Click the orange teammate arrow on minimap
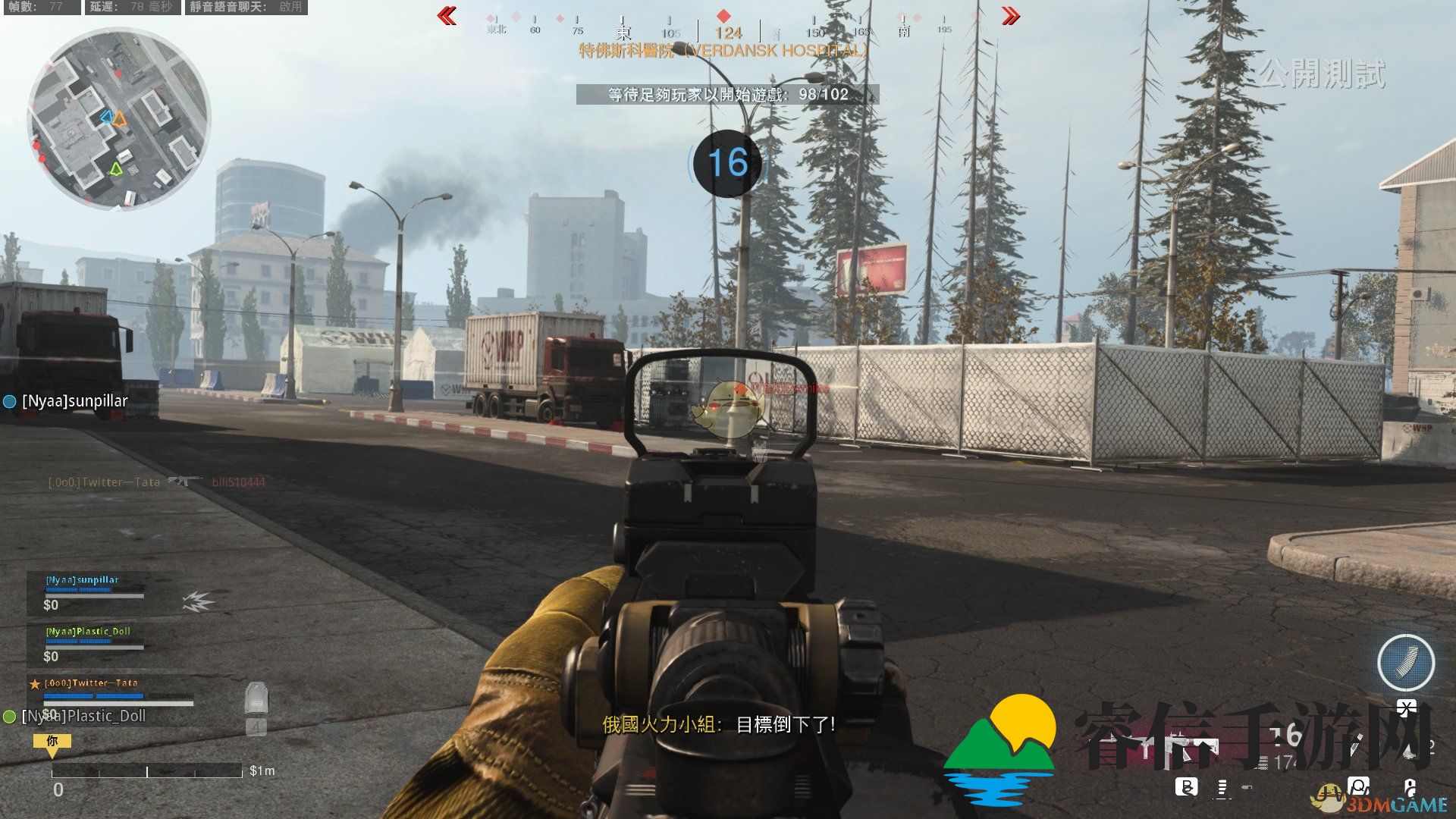The image size is (1456, 819). coord(120,119)
